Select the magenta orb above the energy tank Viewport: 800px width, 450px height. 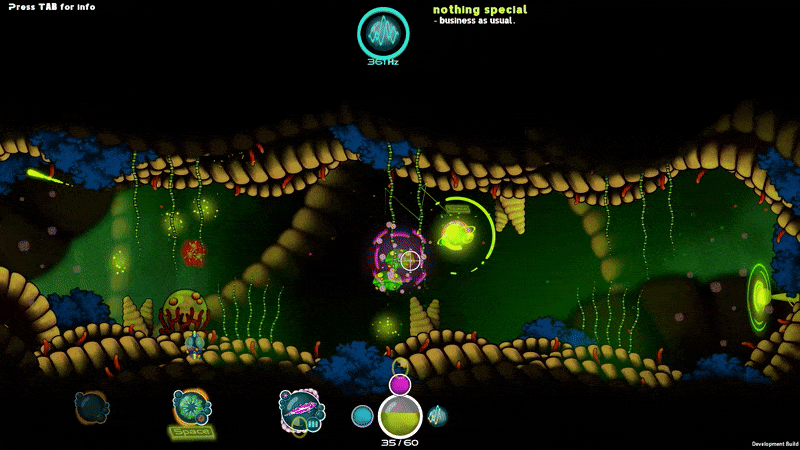tap(400, 385)
